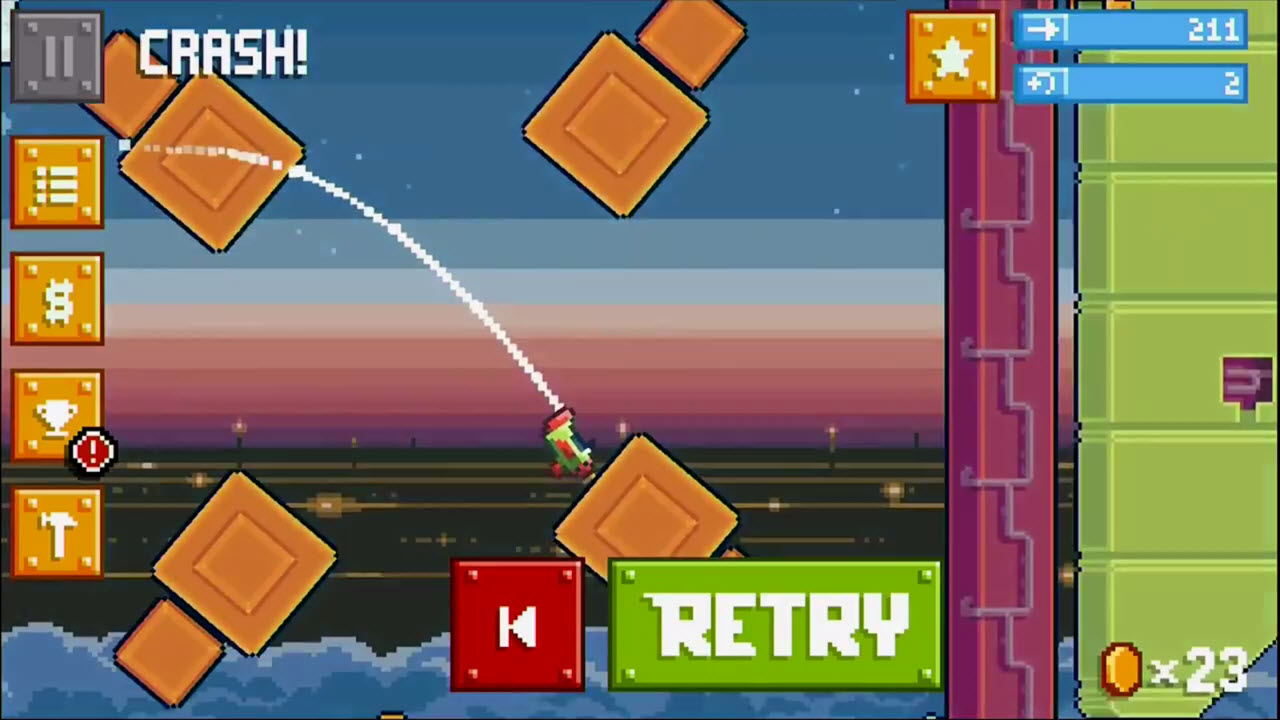View achievements via the trophy icon
This screenshot has width=1280, height=720.
(x=57, y=415)
